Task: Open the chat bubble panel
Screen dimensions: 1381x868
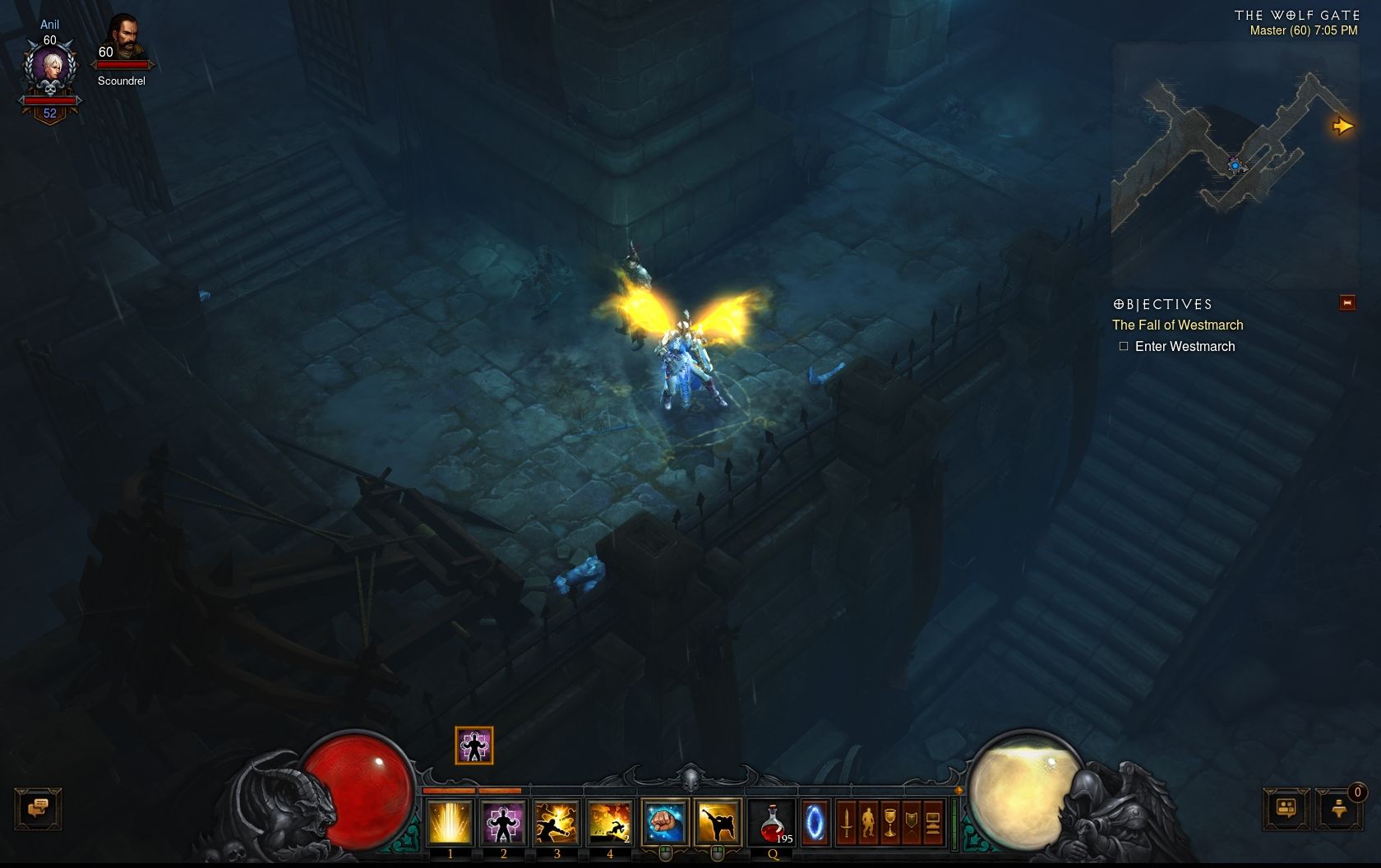Action: point(39,807)
